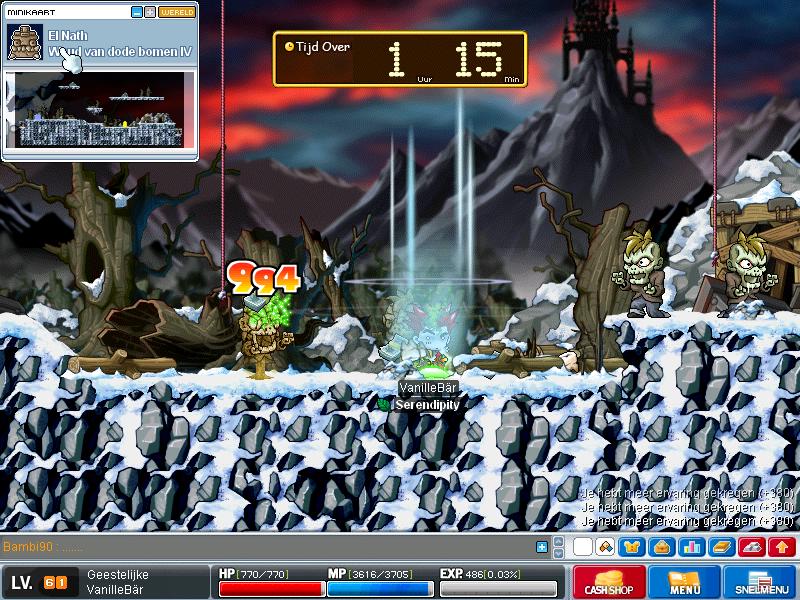Image resolution: width=800 pixels, height=600 pixels.
Task: Minimize the minimap with the blue minus button
Action: (x=137, y=12)
